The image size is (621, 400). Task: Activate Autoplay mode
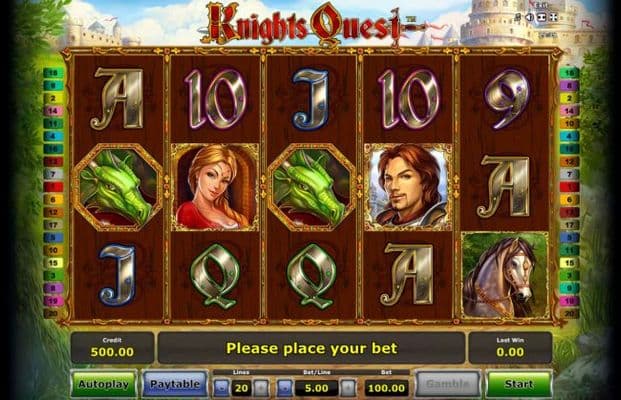point(103,384)
